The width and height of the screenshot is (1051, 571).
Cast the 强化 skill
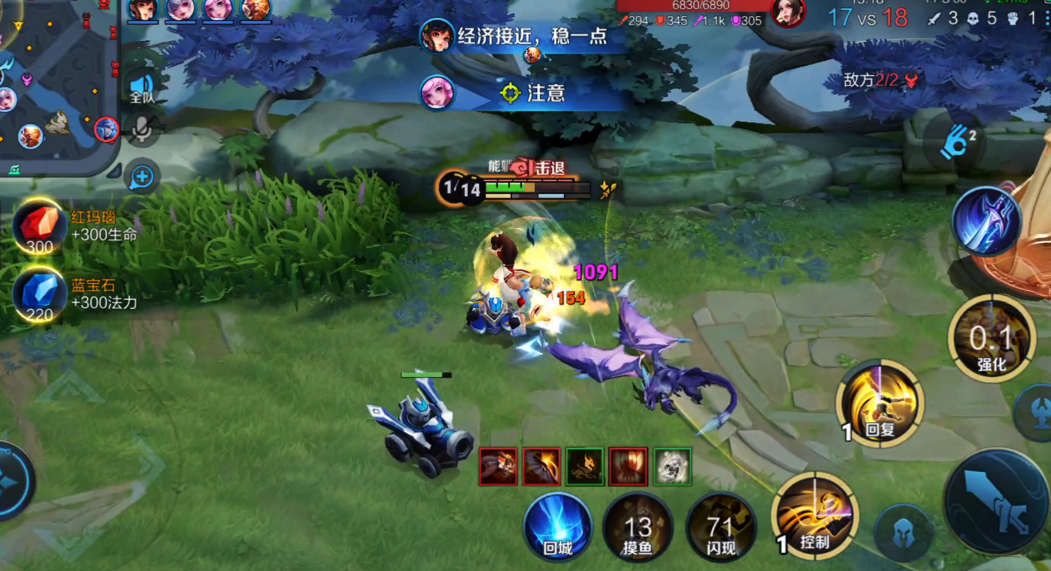point(990,340)
